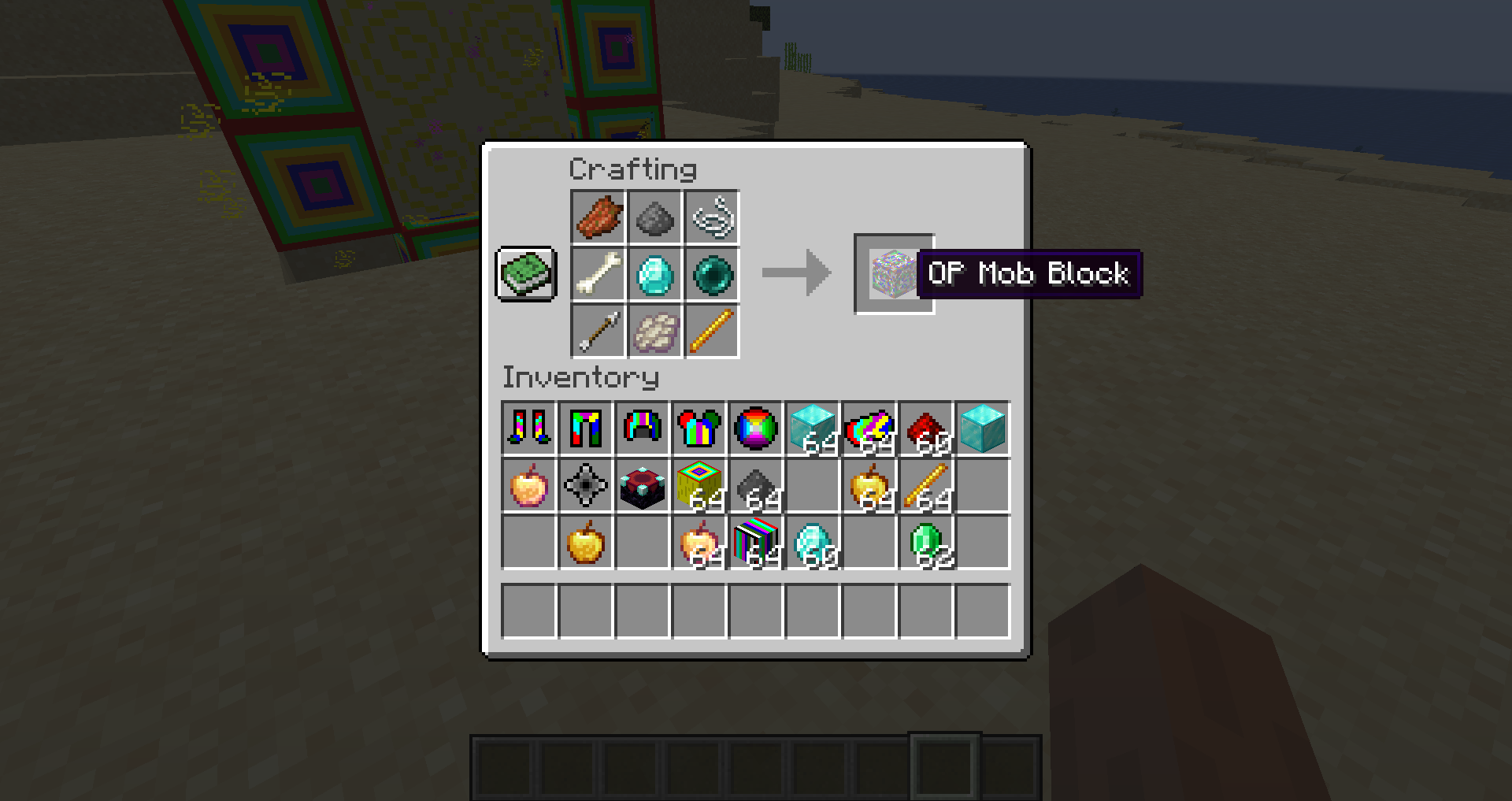Screen dimensions: 1512x801
Task: Click the blaze rod in the crafting grid
Action: point(712,332)
